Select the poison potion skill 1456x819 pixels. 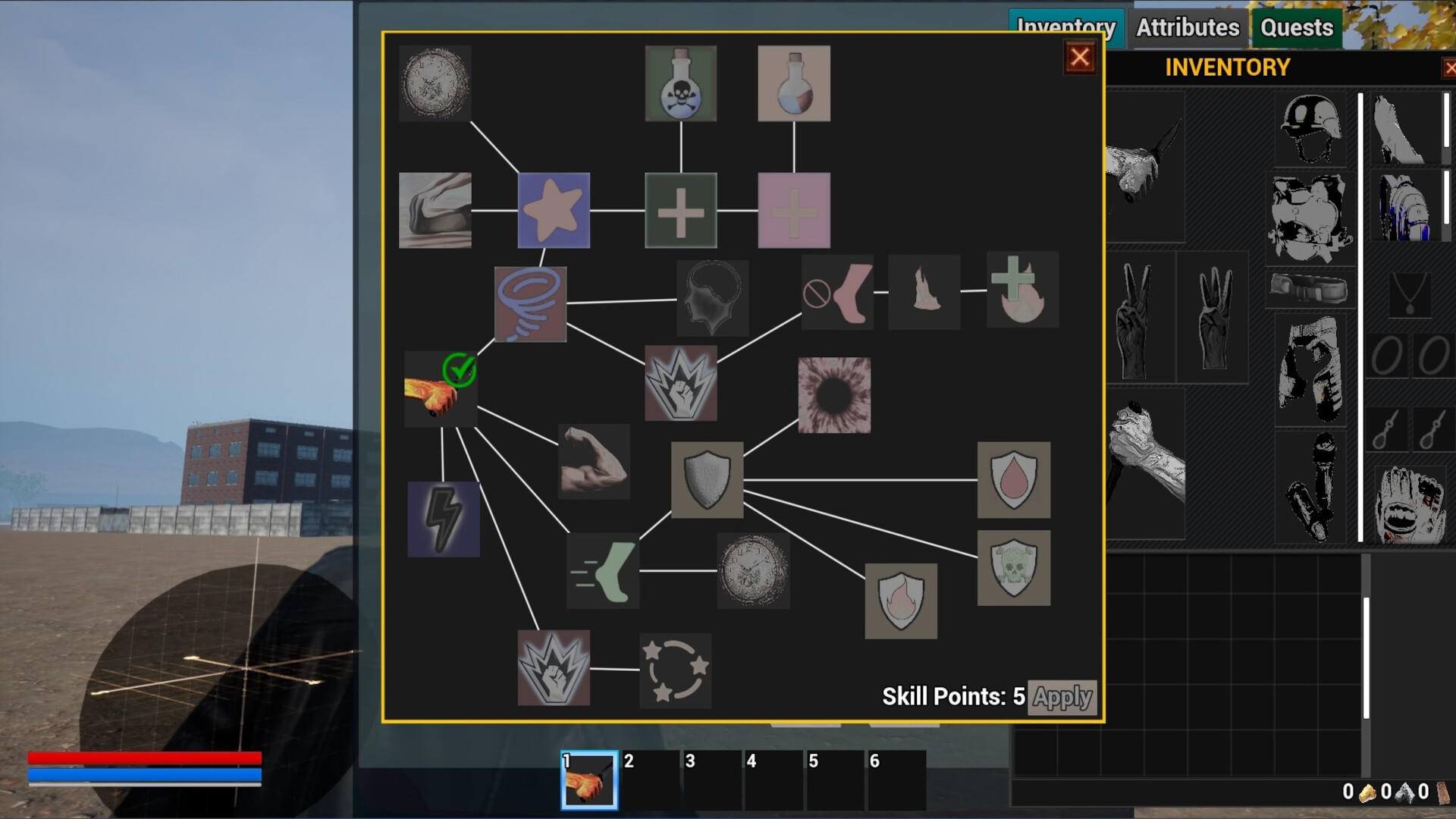tap(680, 83)
